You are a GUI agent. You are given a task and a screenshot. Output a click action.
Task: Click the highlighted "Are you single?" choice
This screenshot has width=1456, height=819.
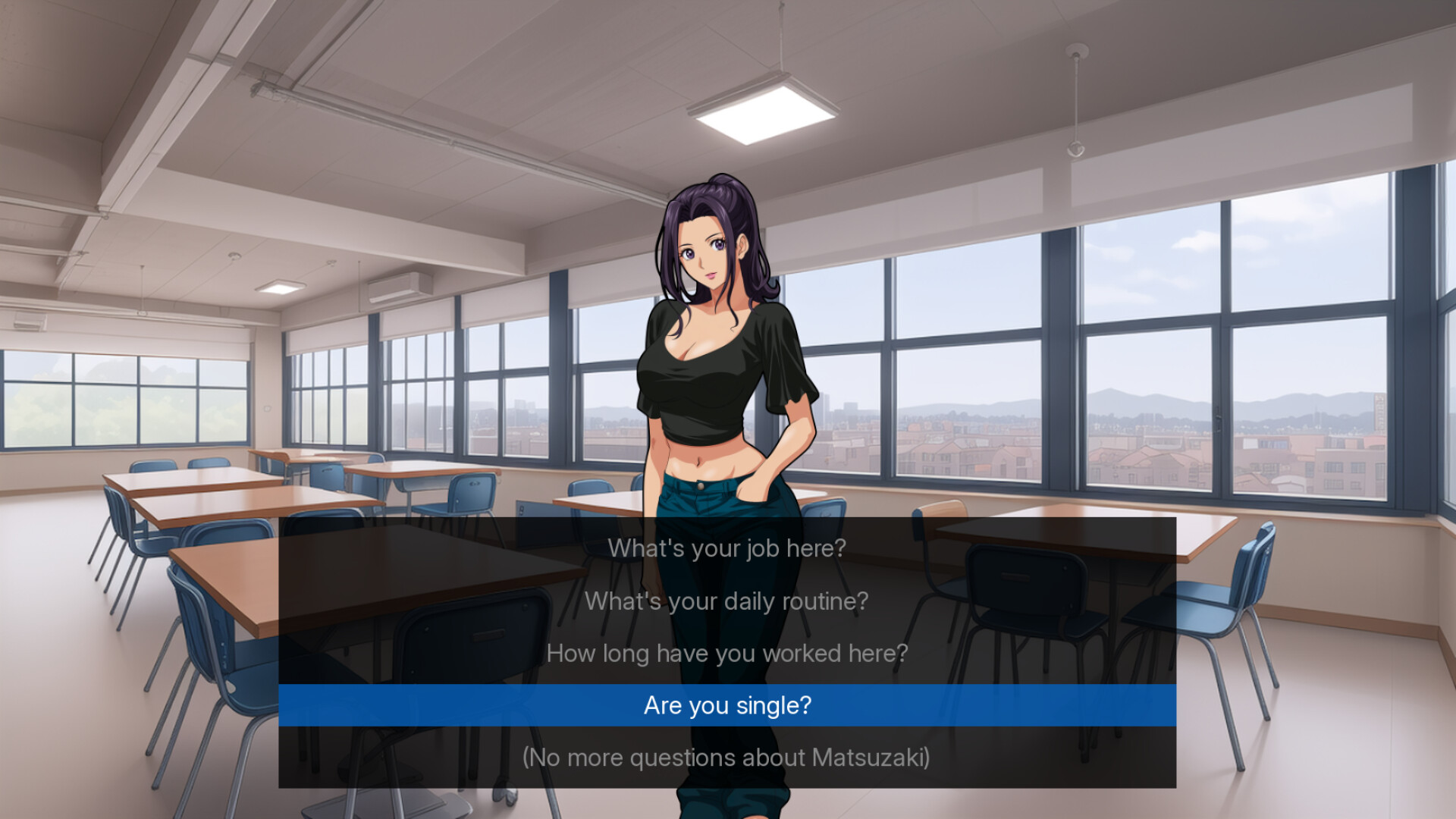pos(726,704)
